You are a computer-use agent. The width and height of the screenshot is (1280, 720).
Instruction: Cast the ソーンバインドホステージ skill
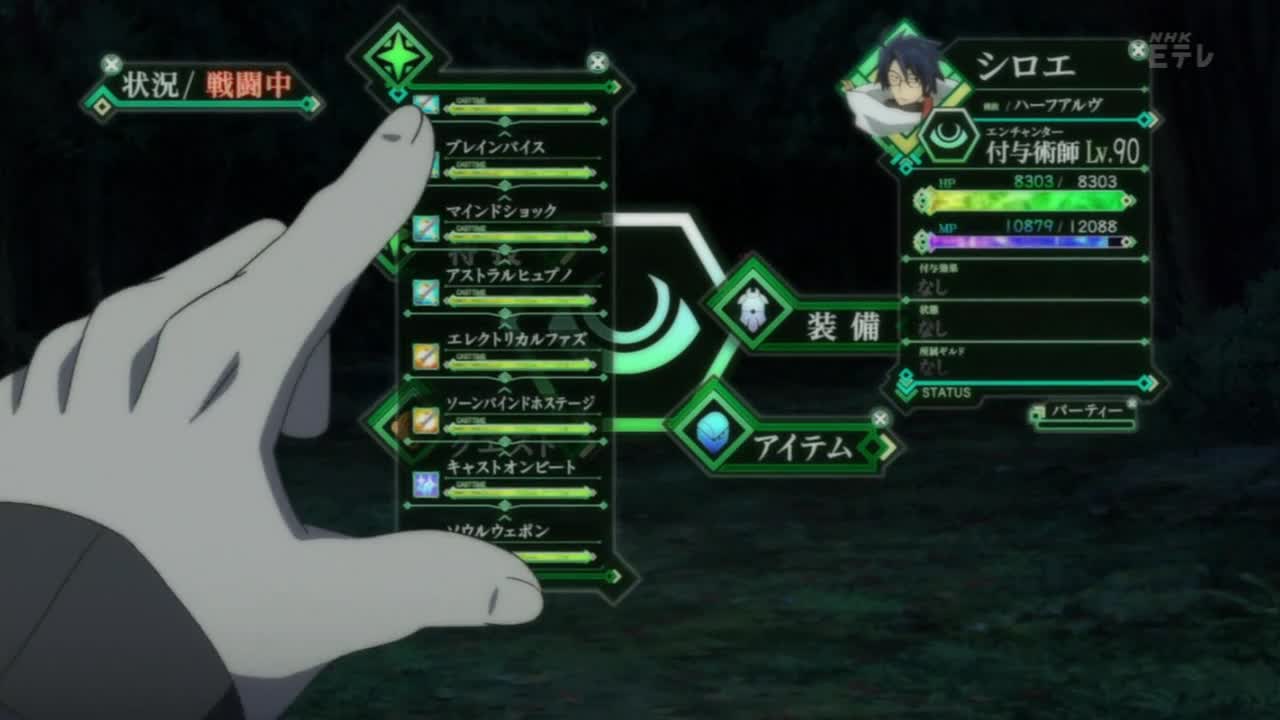point(520,403)
